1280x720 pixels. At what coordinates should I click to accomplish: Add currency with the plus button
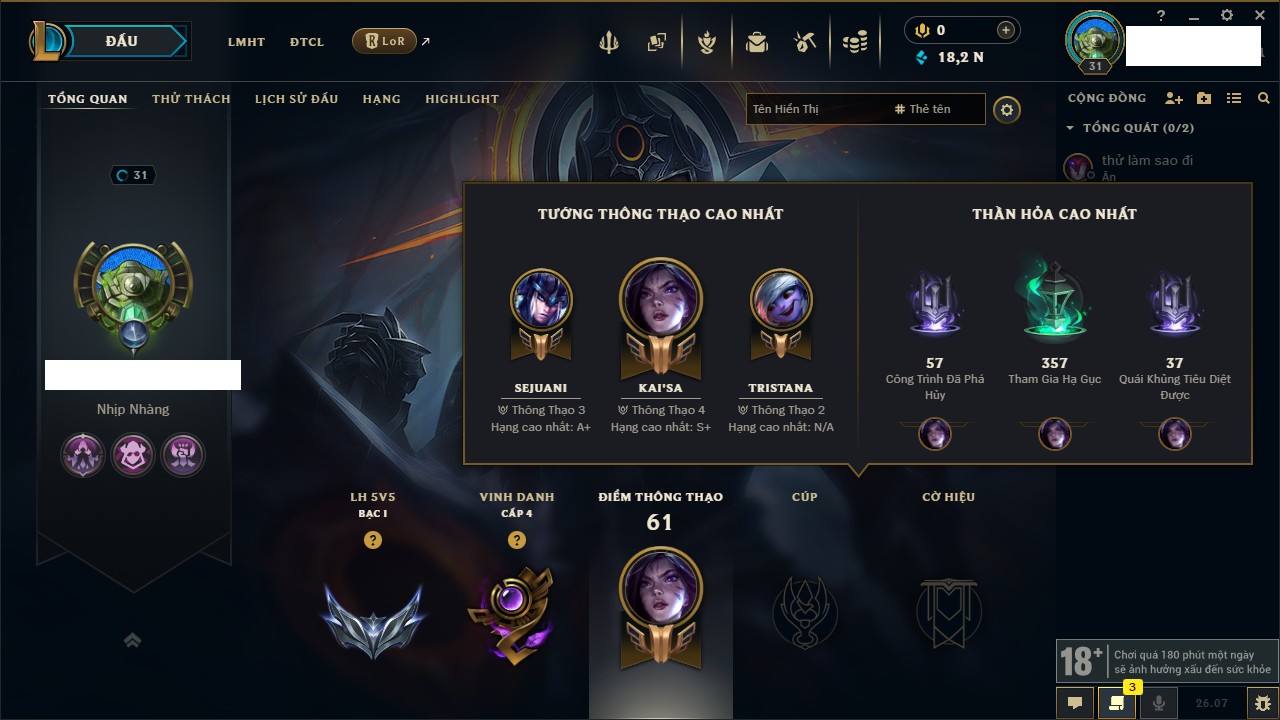[x=1006, y=30]
